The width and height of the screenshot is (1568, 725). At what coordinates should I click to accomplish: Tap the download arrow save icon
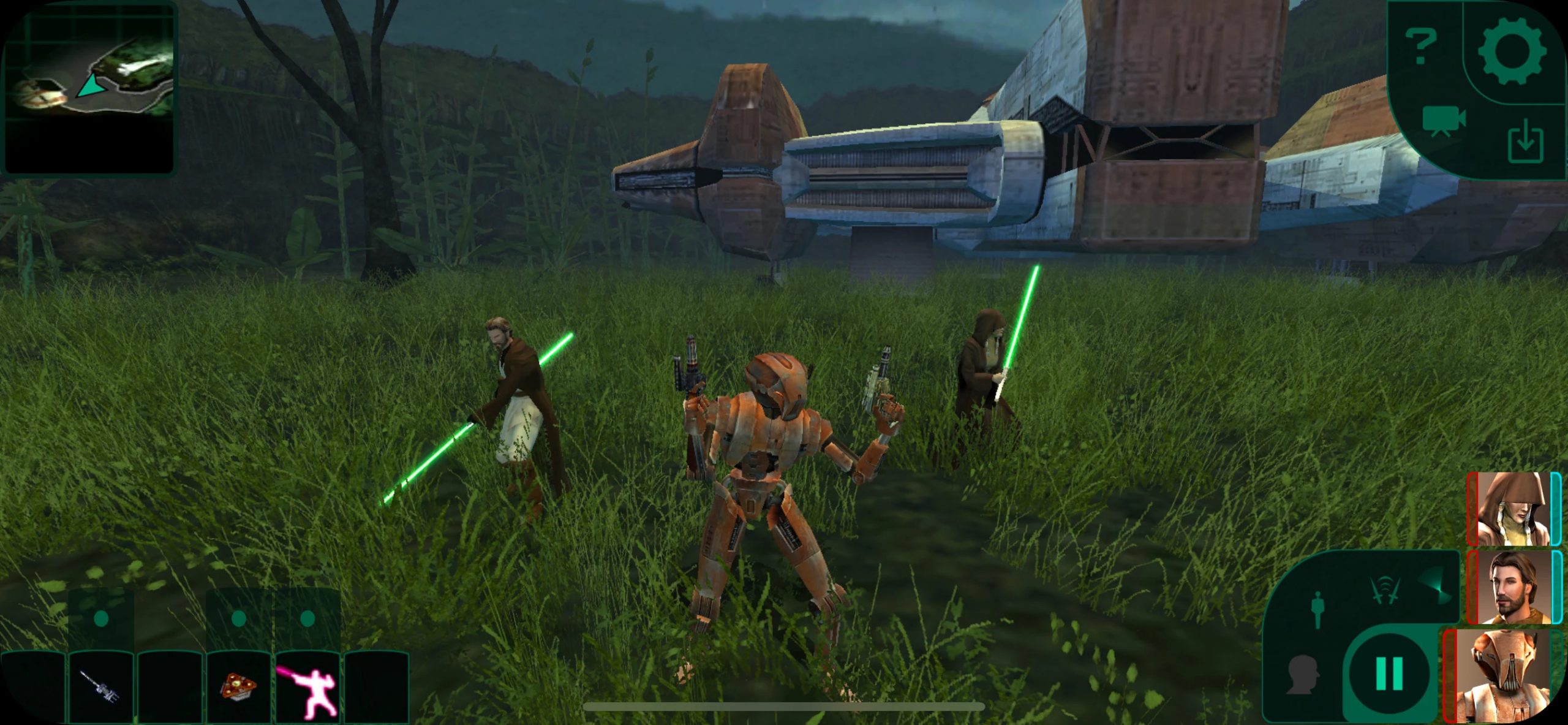[1525, 142]
